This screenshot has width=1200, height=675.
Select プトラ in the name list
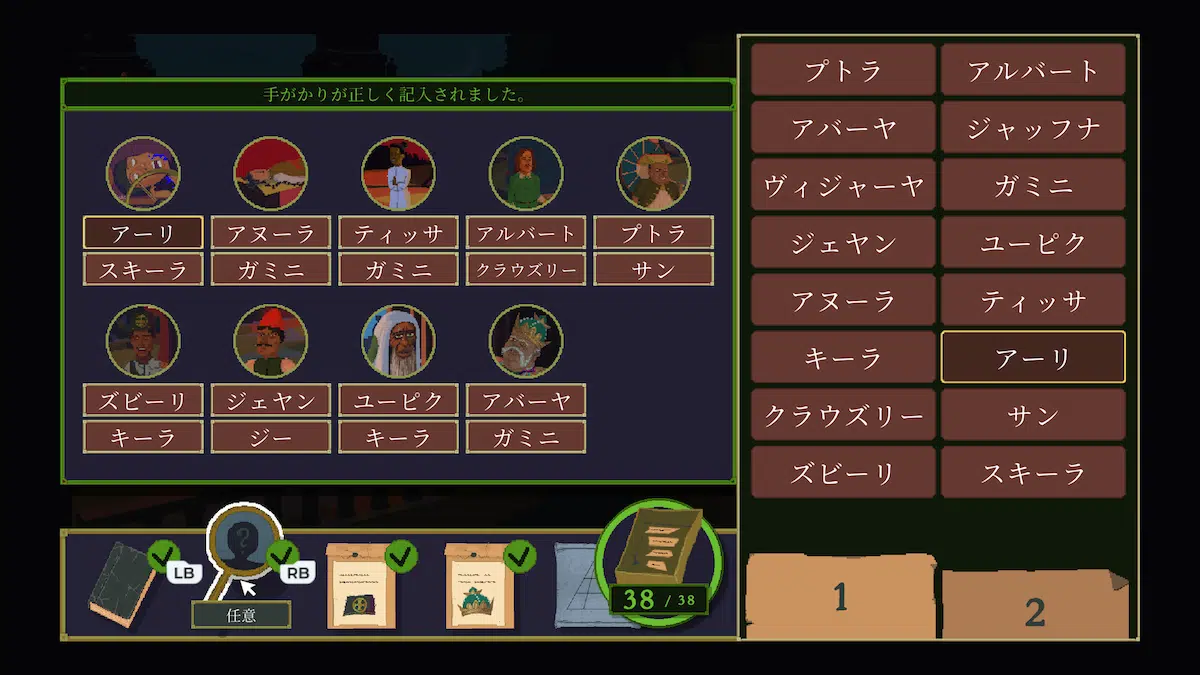843,70
